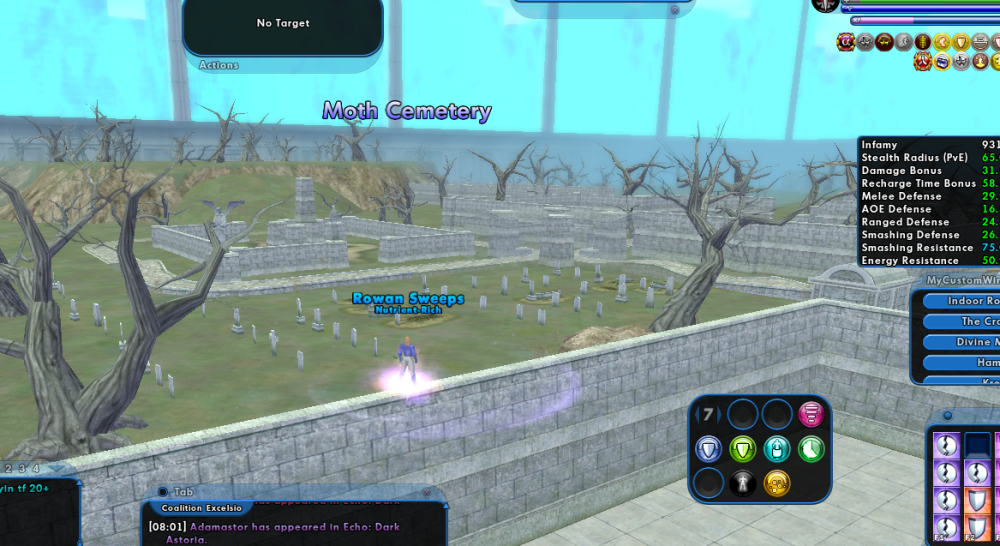This screenshot has width=1000, height=546.
Task: Trigger the green clock power icon
Action: (811, 449)
